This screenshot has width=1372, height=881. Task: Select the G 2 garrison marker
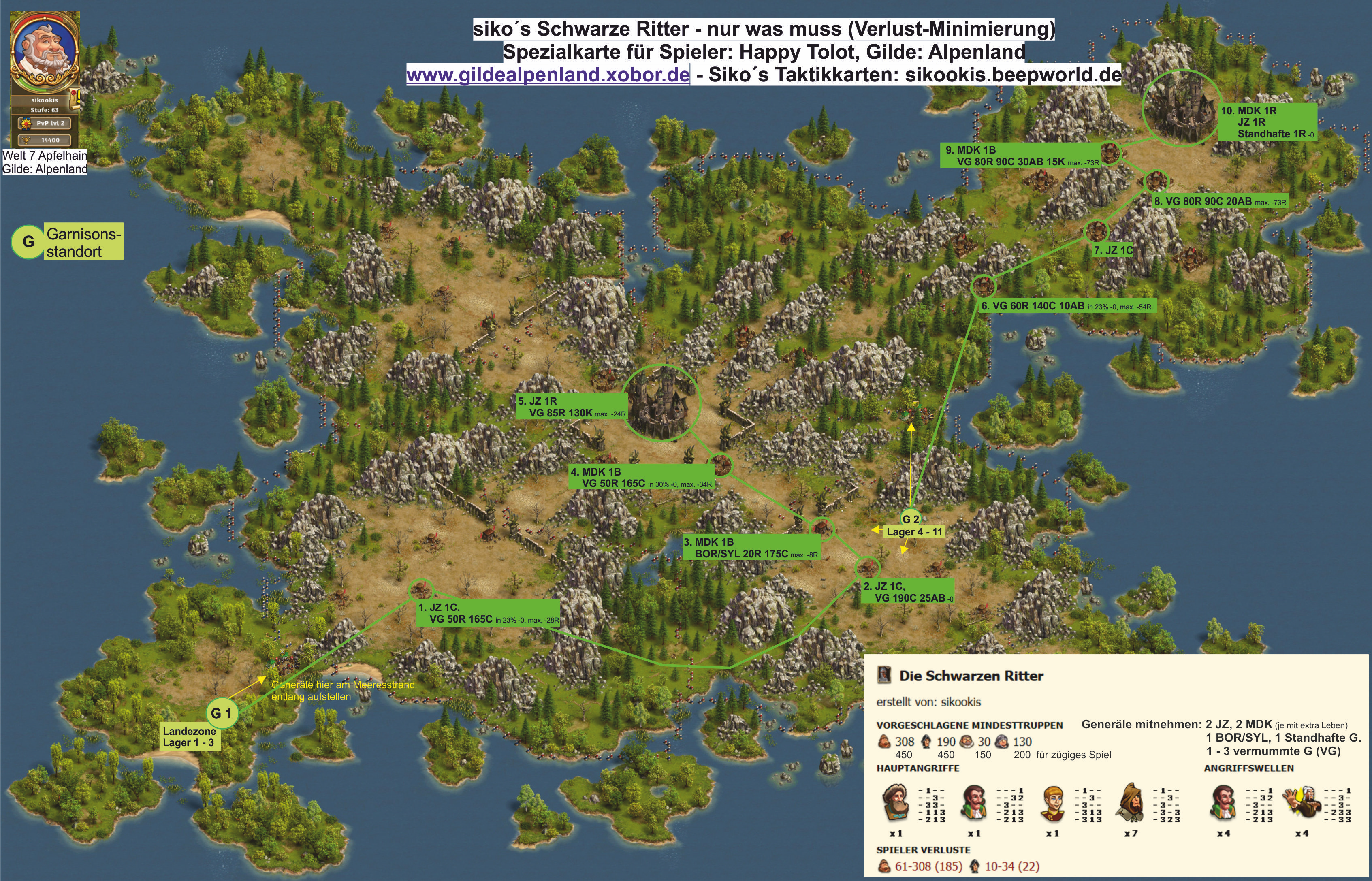[x=910, y=519]
